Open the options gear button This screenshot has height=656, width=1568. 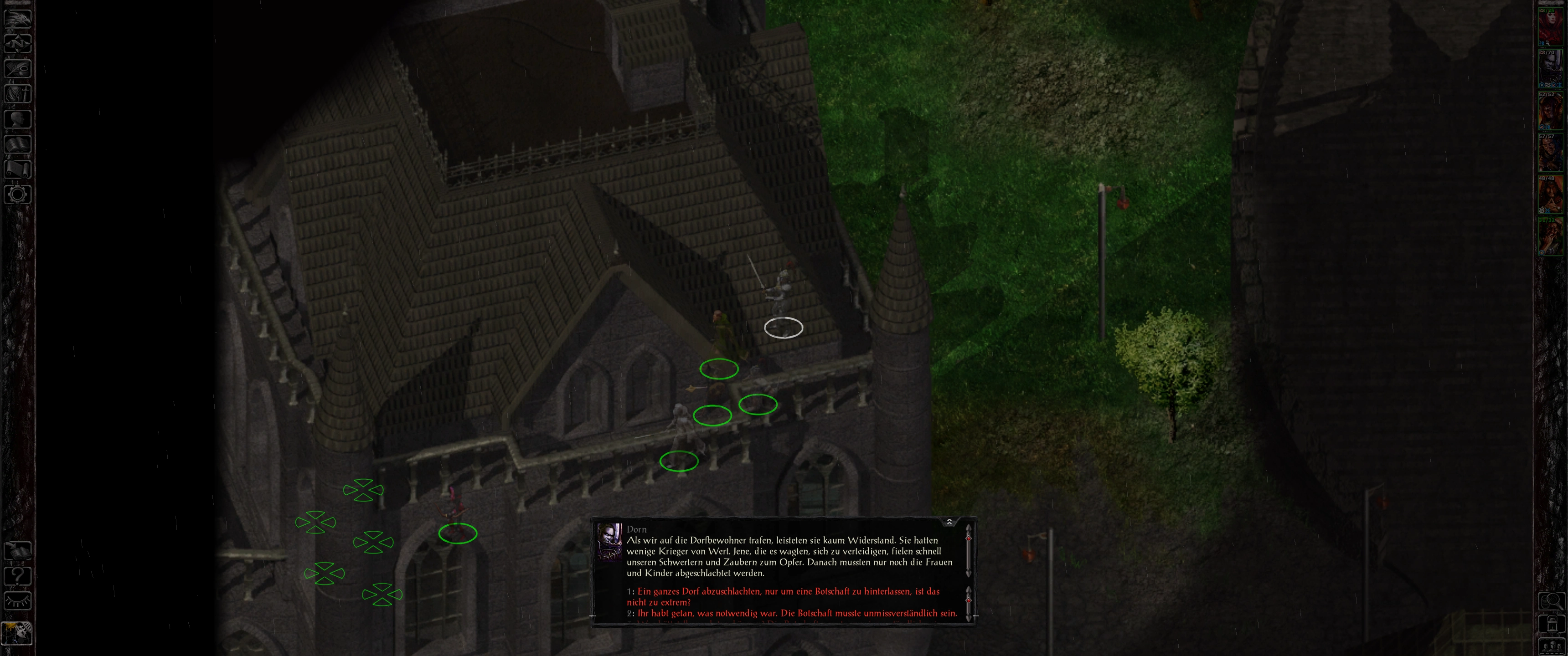(x=17, y=195)
